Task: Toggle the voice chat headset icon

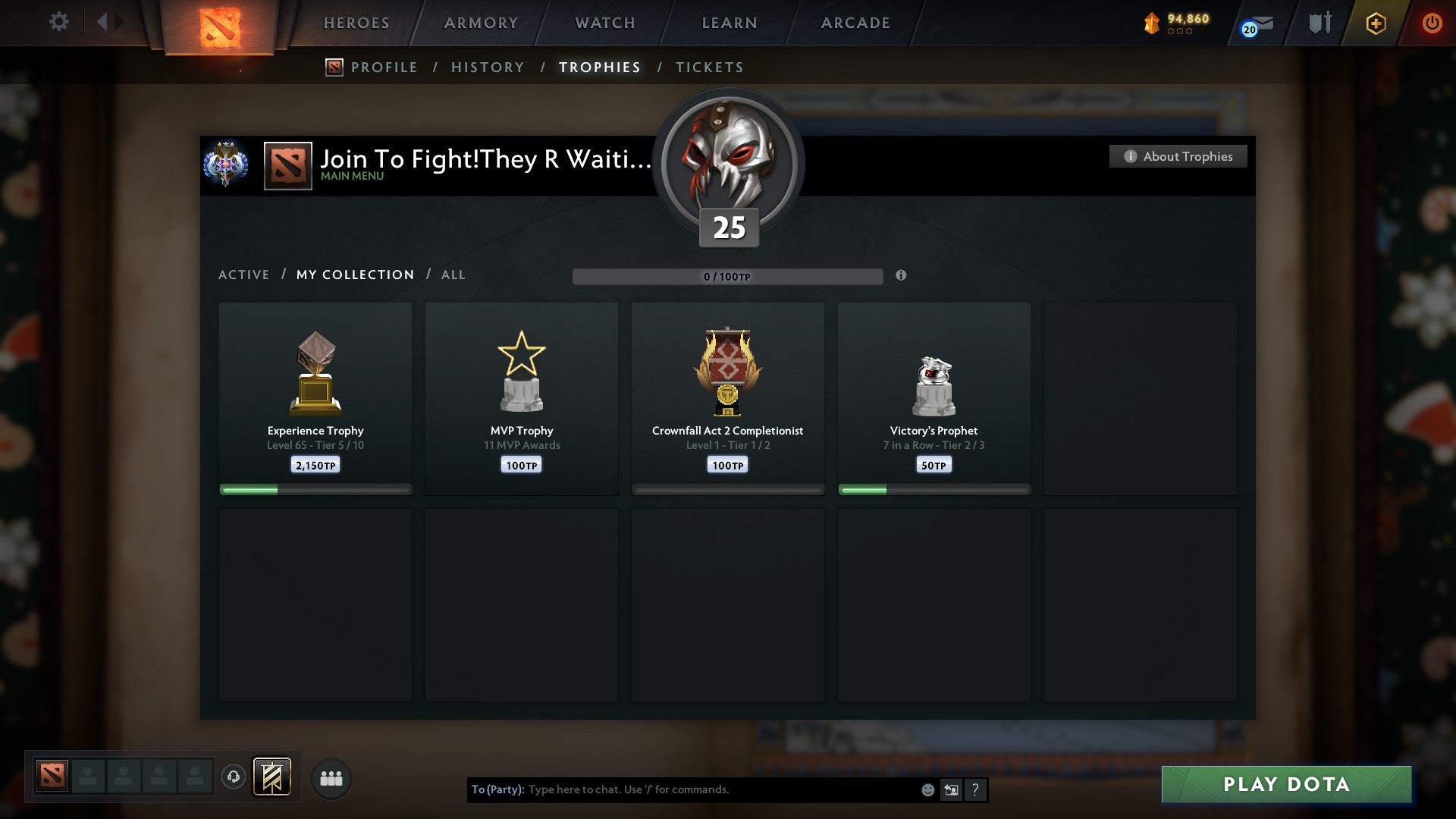Action: [233, 777]
